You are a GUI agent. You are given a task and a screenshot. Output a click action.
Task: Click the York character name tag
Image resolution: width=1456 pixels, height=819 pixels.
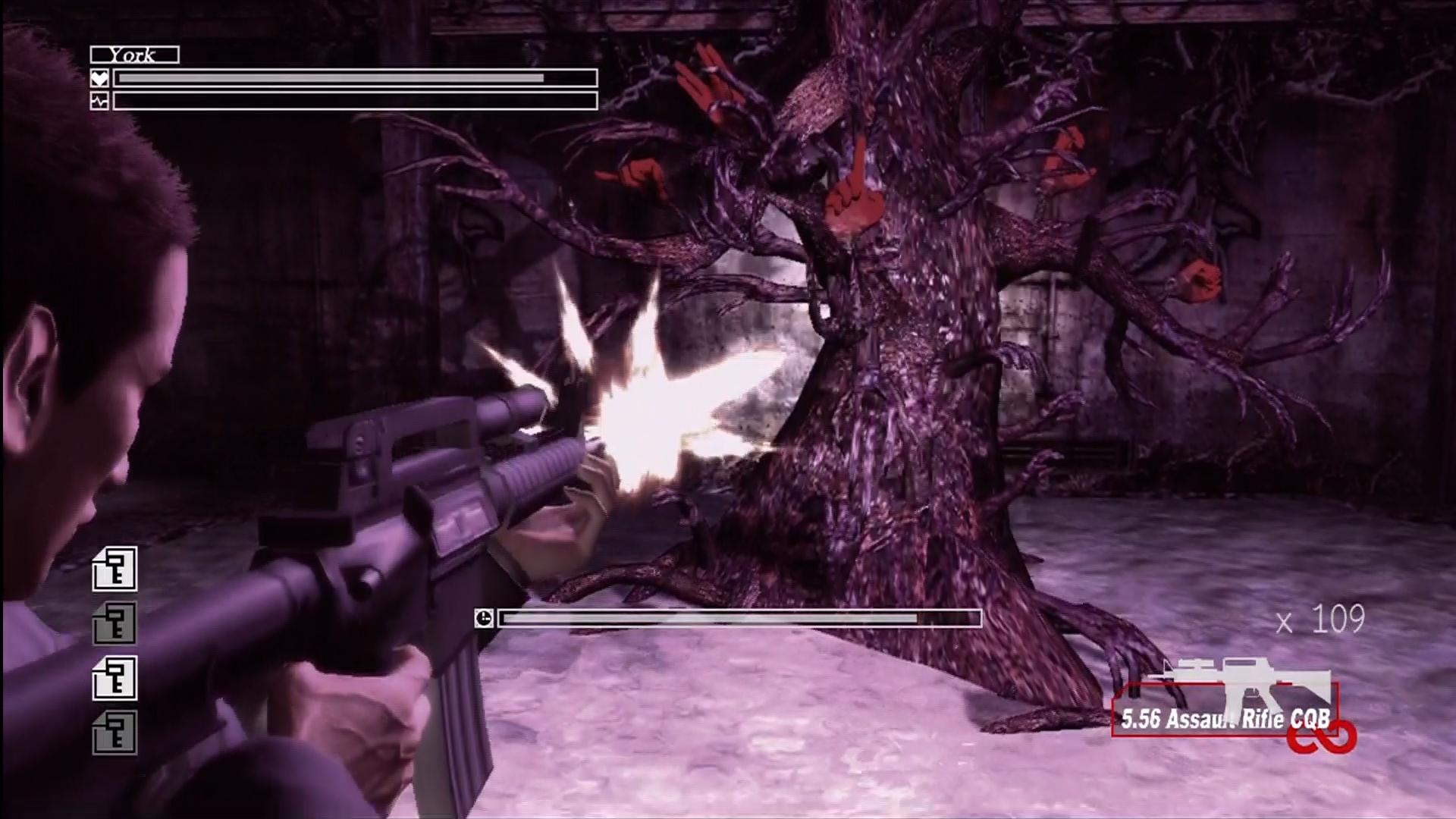pos(134,55)
